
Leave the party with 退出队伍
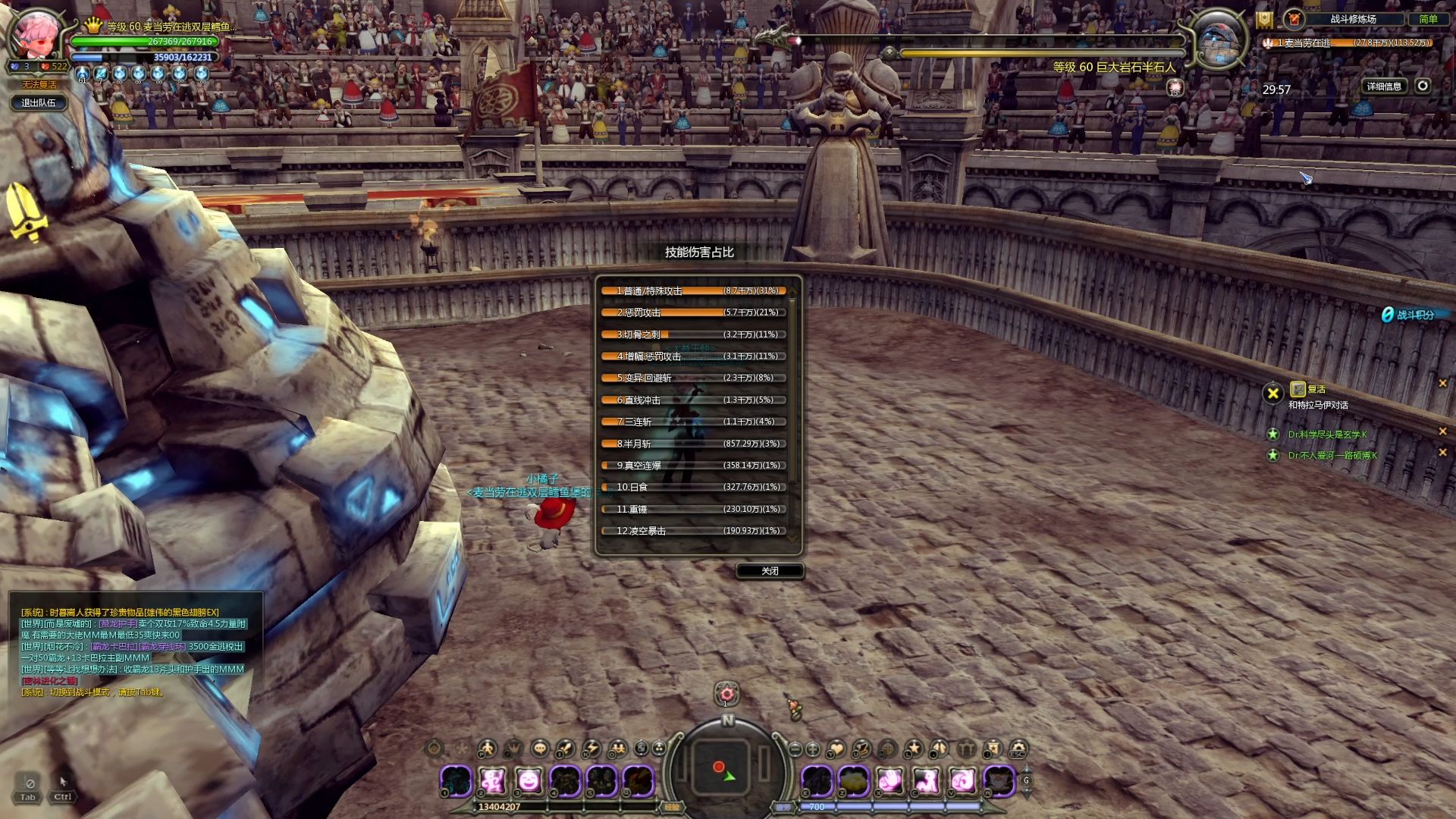[x=39, y=103]
